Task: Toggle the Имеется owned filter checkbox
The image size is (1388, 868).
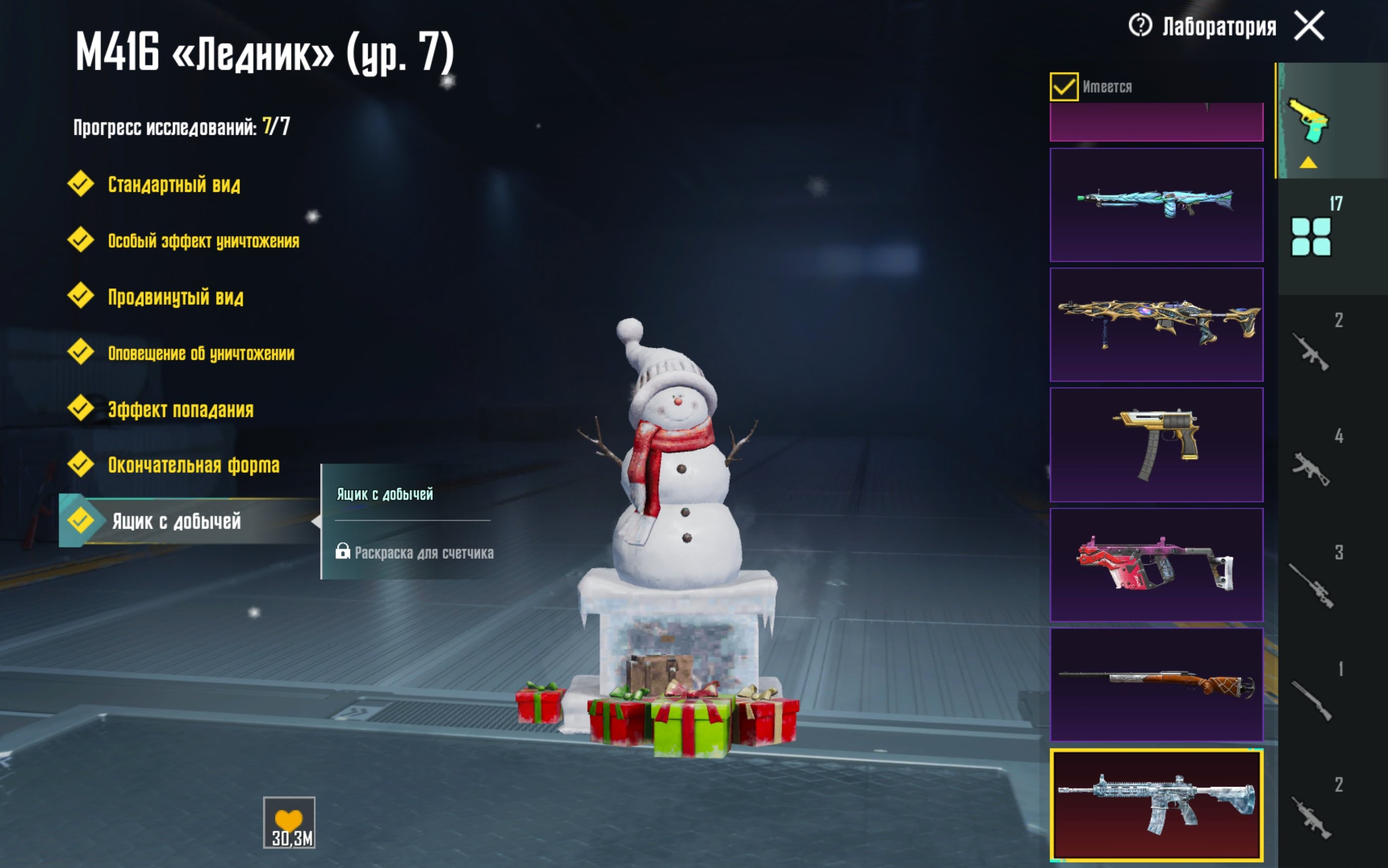Action: click(1063, 87)
